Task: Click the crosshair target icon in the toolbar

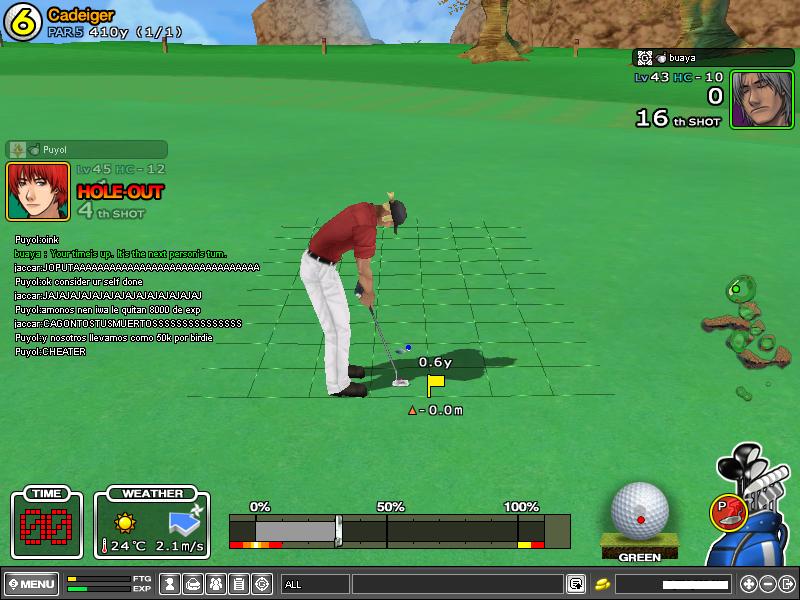Action: pos(262,584)
